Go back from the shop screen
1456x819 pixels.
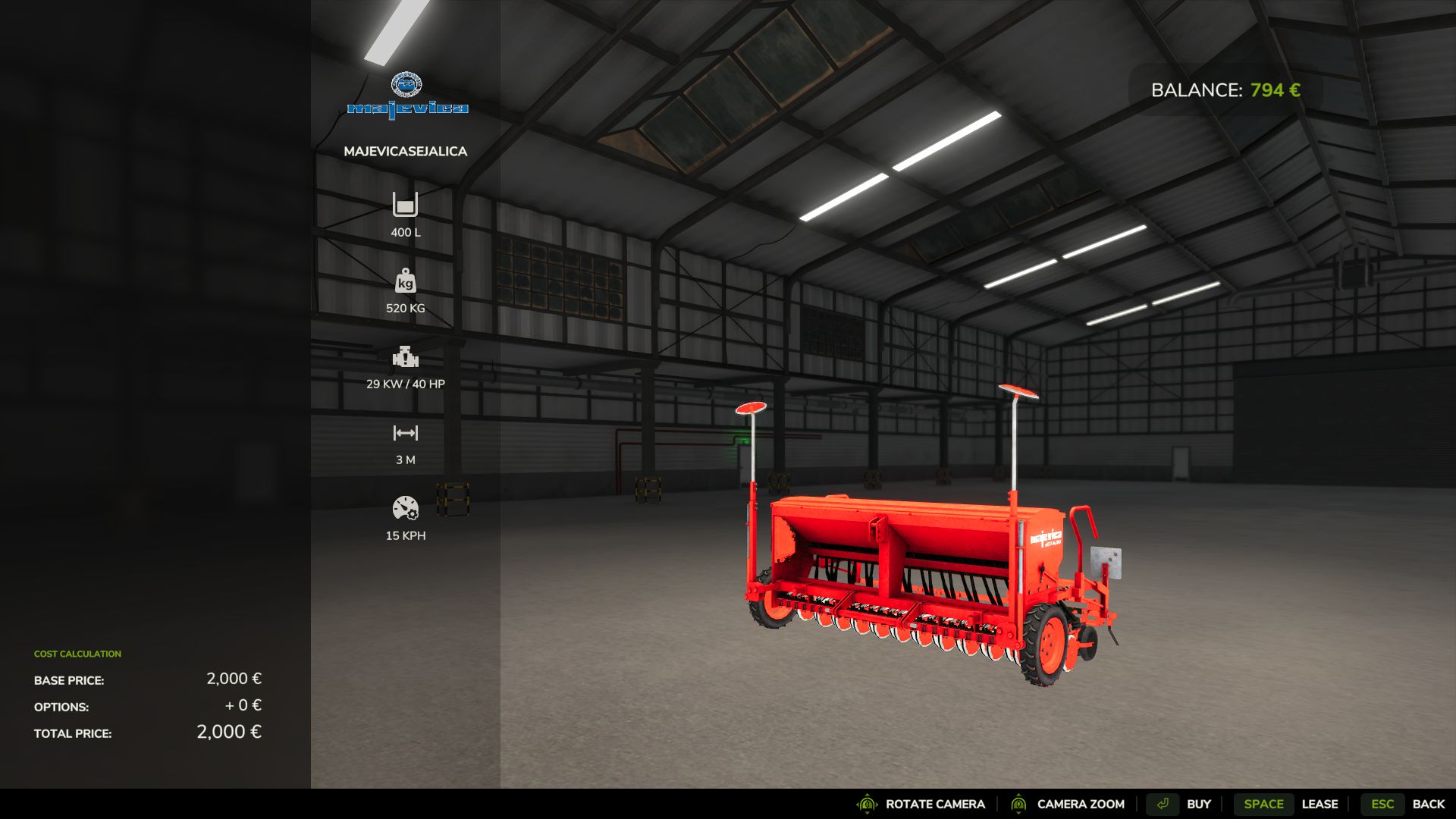point(1405,804)
